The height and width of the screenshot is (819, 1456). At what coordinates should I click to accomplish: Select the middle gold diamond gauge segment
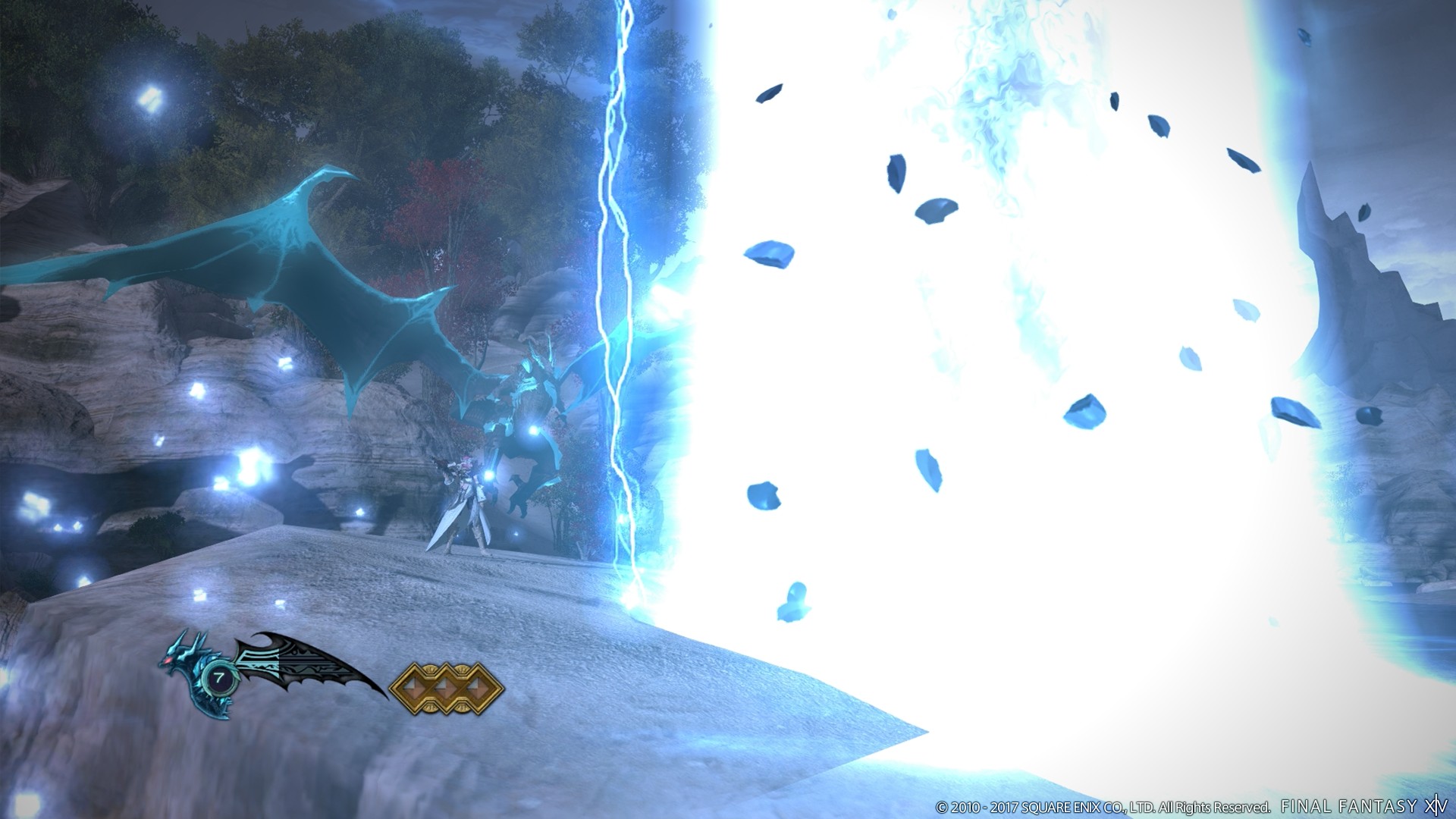pos(447,688)
